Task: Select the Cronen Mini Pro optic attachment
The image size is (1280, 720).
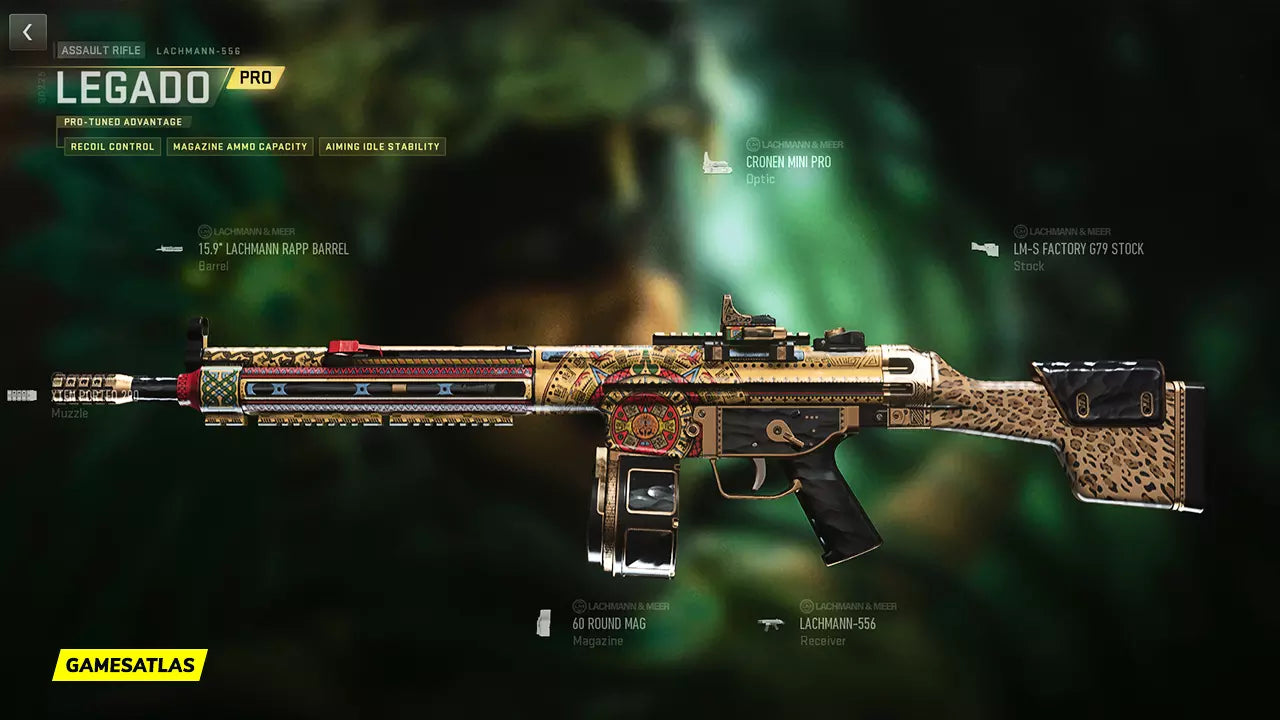Action: tap(788, 162)
